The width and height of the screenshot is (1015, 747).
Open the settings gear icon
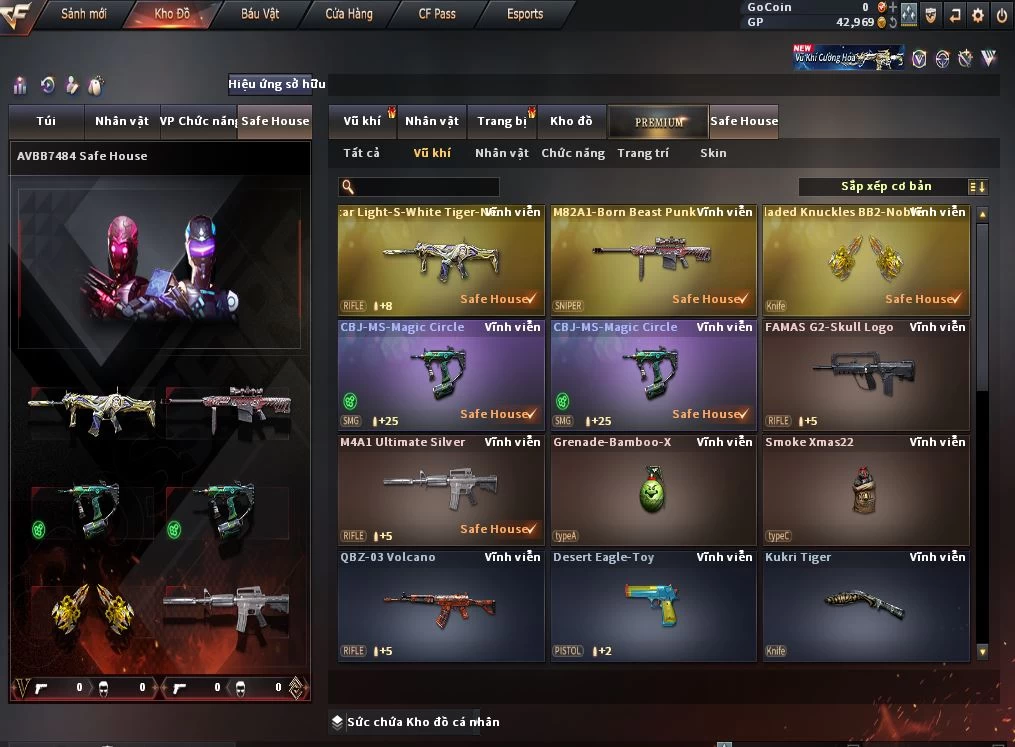pos(977,14)
